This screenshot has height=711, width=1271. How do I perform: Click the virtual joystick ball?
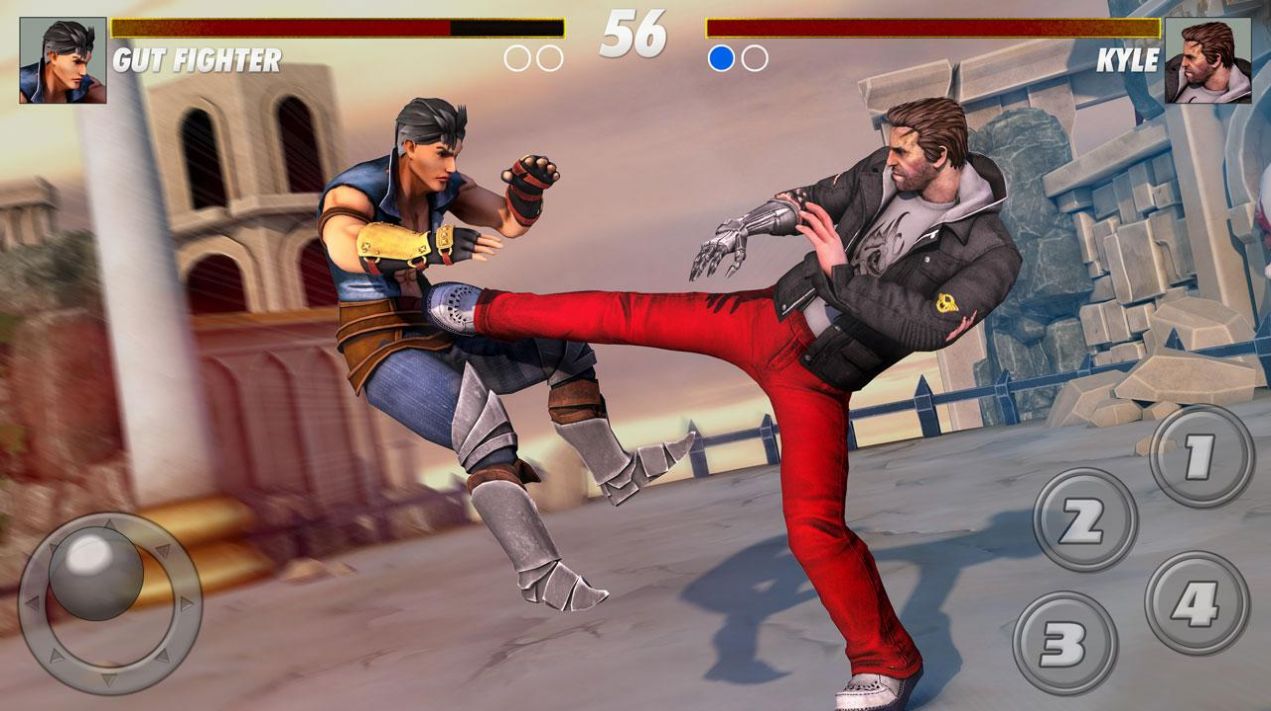click(x=96, y=571)
